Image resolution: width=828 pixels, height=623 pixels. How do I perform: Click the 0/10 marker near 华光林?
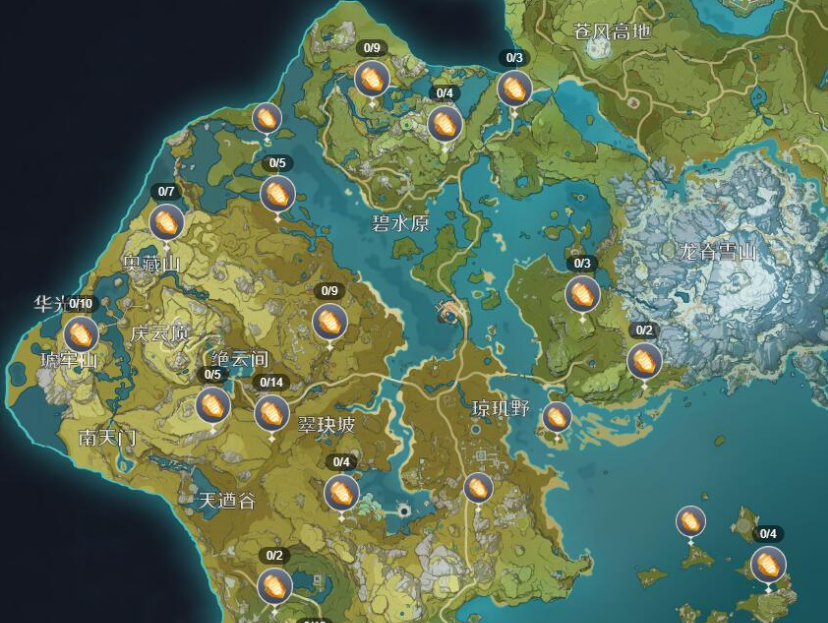tap(81, 334)
